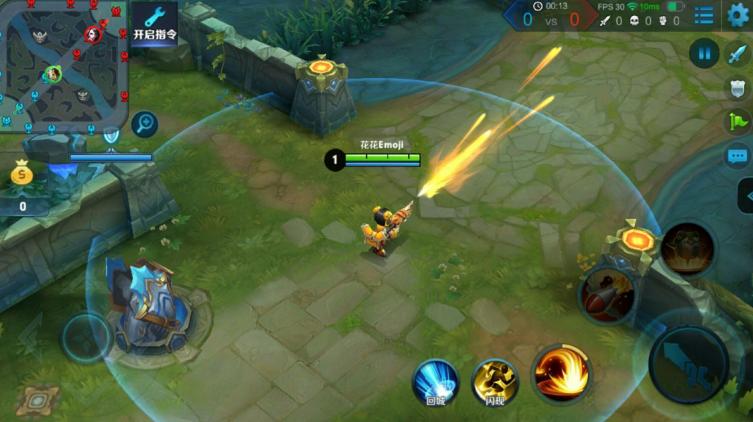Use the 闪现 flash spell

click(494, 382)
